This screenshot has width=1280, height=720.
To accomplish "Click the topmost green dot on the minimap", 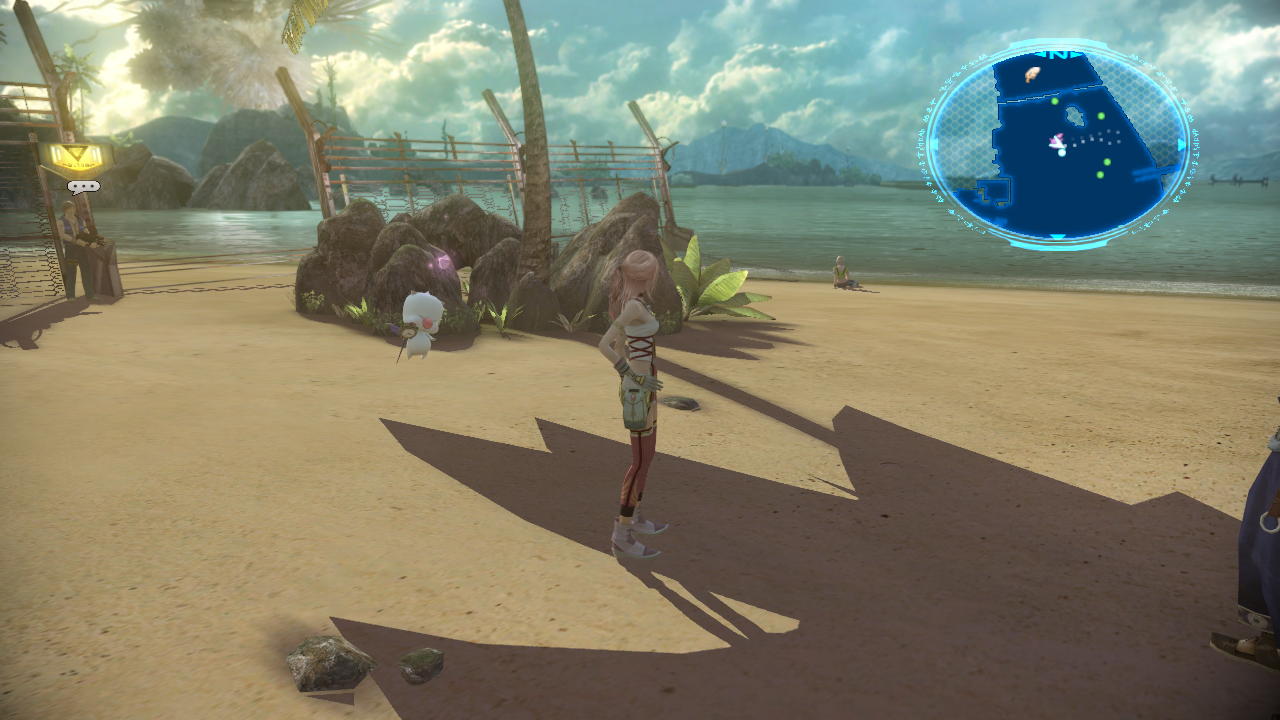I will [x=1055, y=101].
